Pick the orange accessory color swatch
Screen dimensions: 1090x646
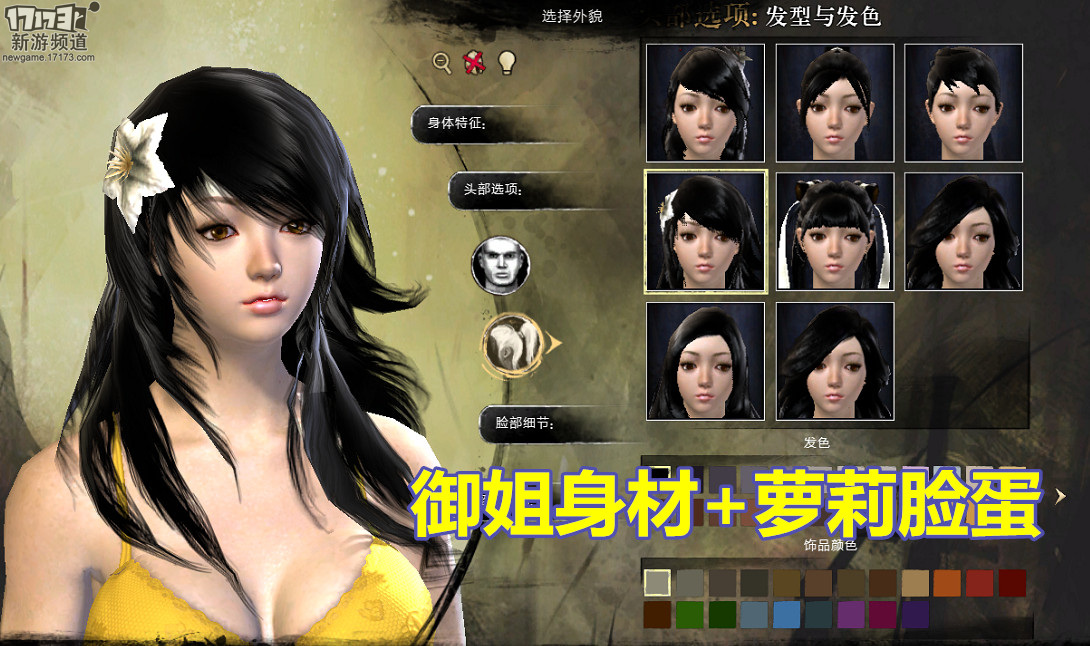[946, 583]
